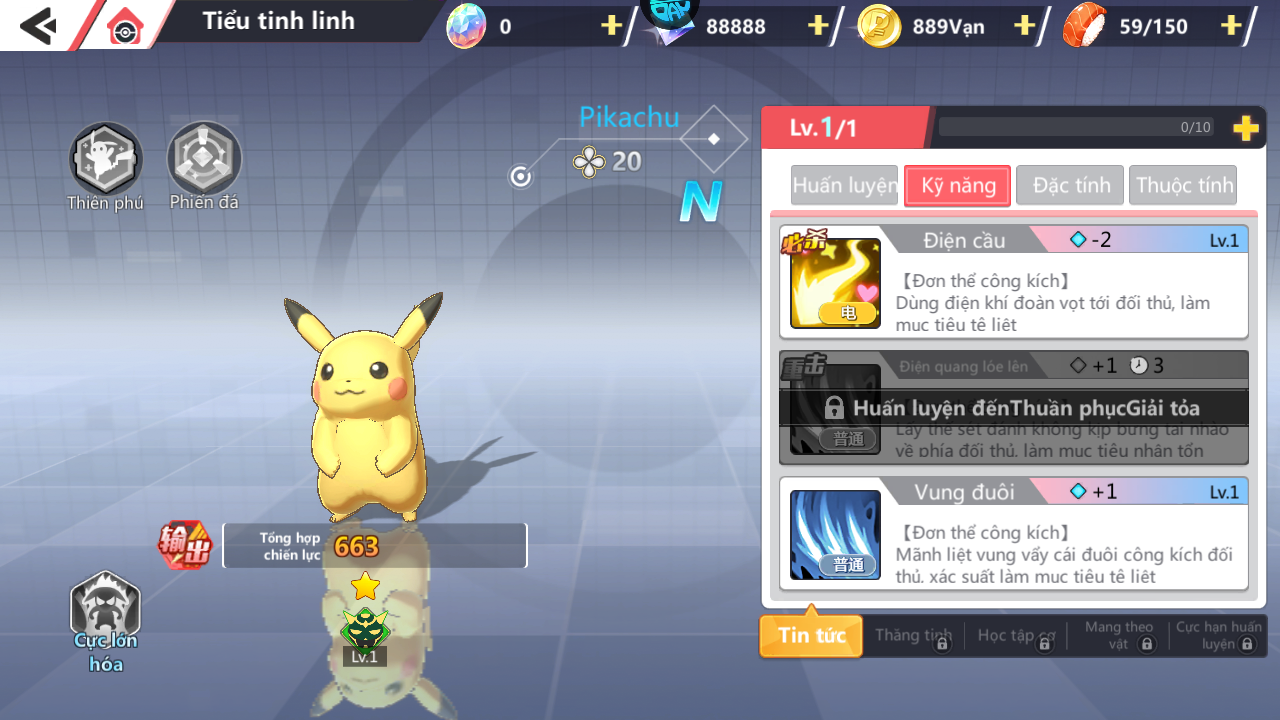Open the Thiên phú talent icon
Image resolution: width=1280 pixels, height=720 pixels.
coord(105,160)
